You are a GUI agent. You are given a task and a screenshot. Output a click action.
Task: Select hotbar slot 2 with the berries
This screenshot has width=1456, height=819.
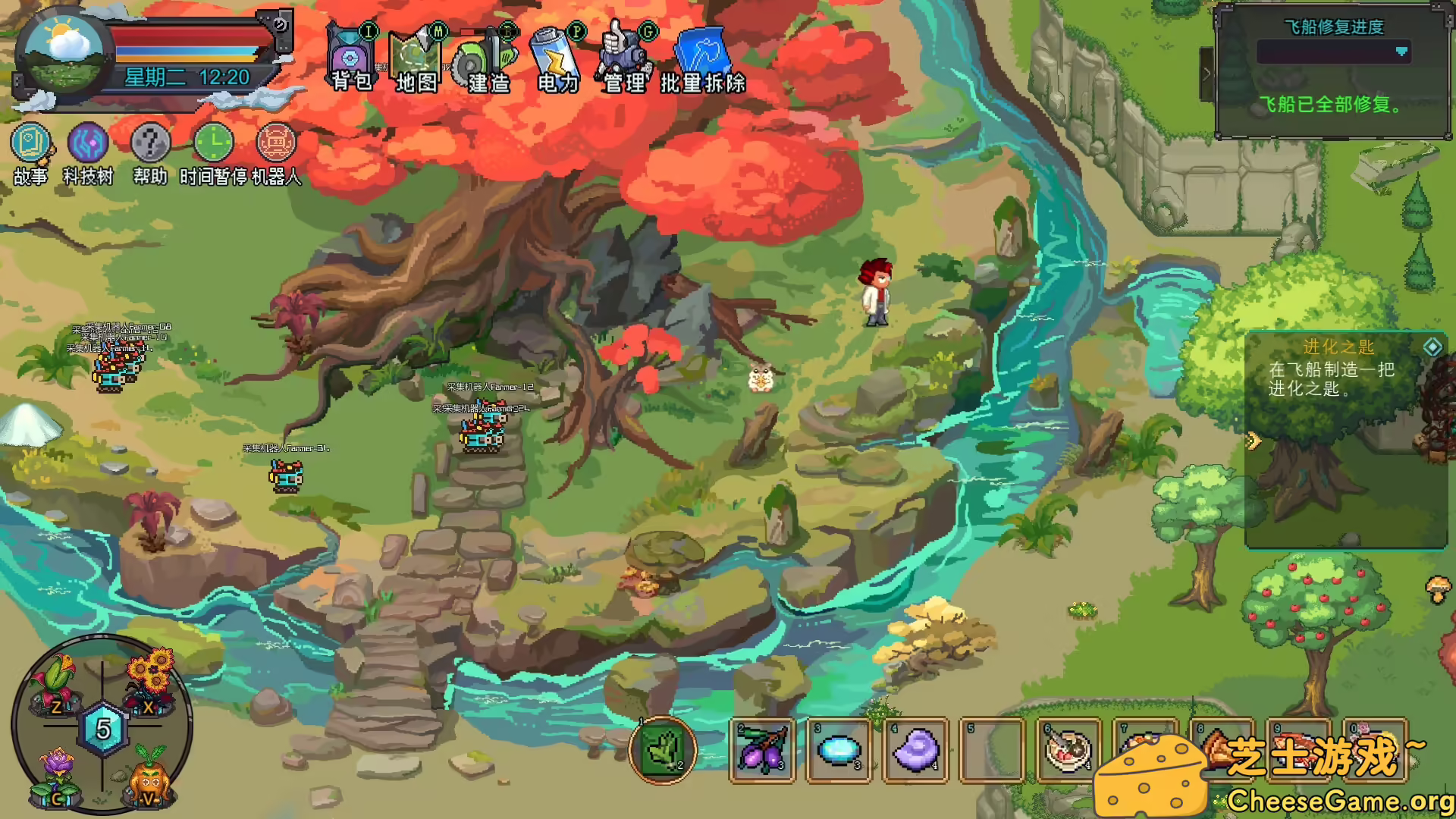pyautogui.click(x=762, y=751)
